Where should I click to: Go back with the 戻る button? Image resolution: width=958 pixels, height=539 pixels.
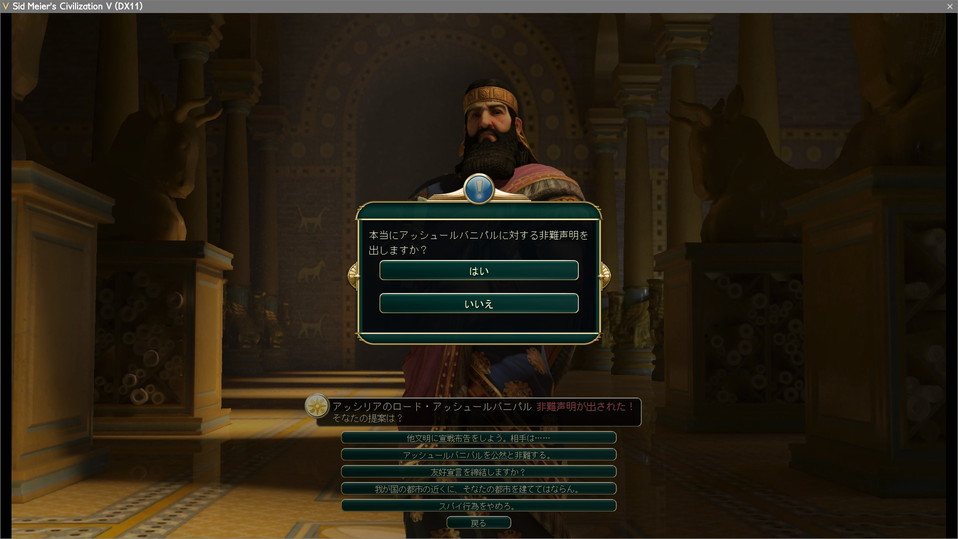pos(479,523)
